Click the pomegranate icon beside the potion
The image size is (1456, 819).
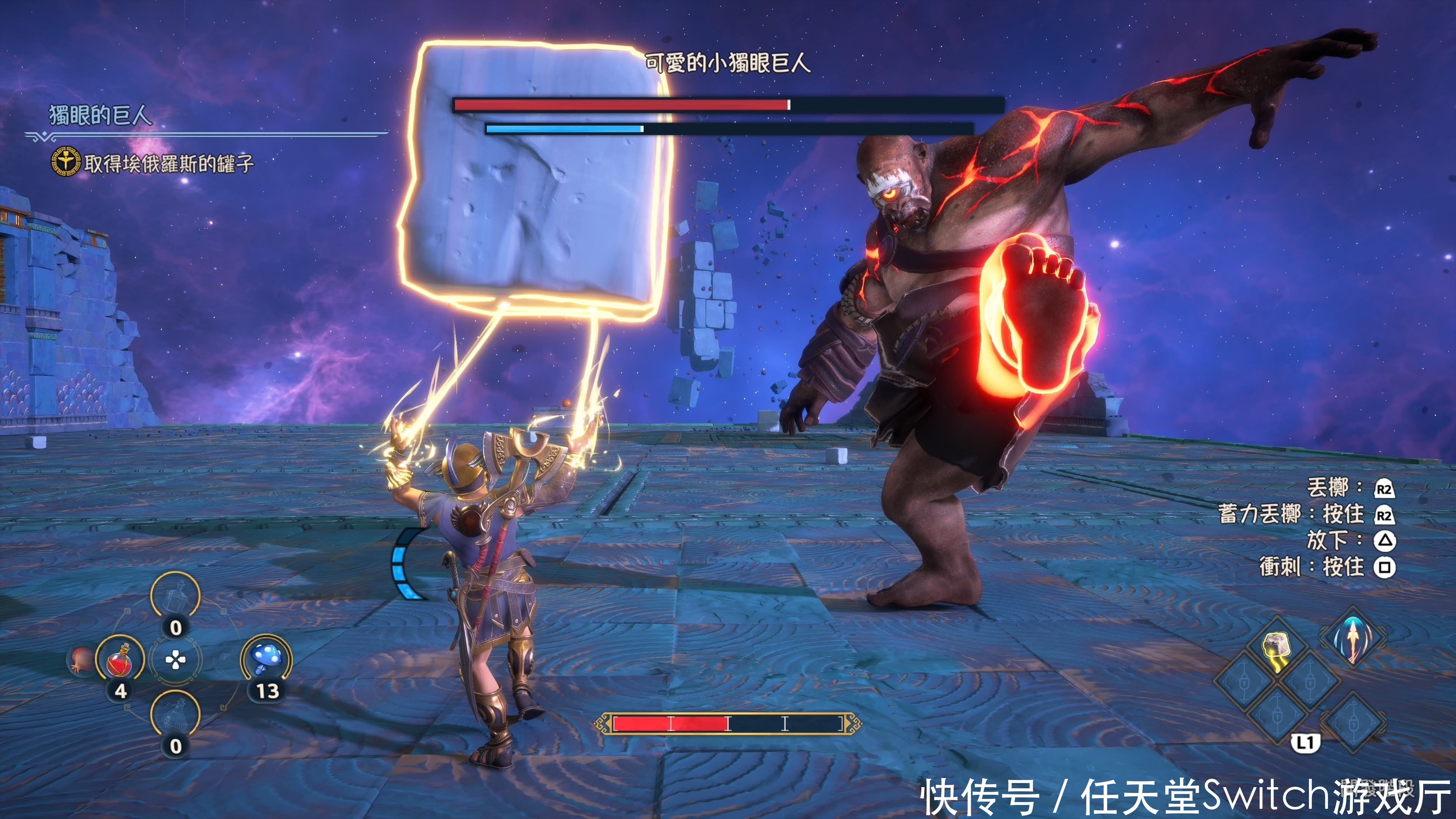[81, 659]
